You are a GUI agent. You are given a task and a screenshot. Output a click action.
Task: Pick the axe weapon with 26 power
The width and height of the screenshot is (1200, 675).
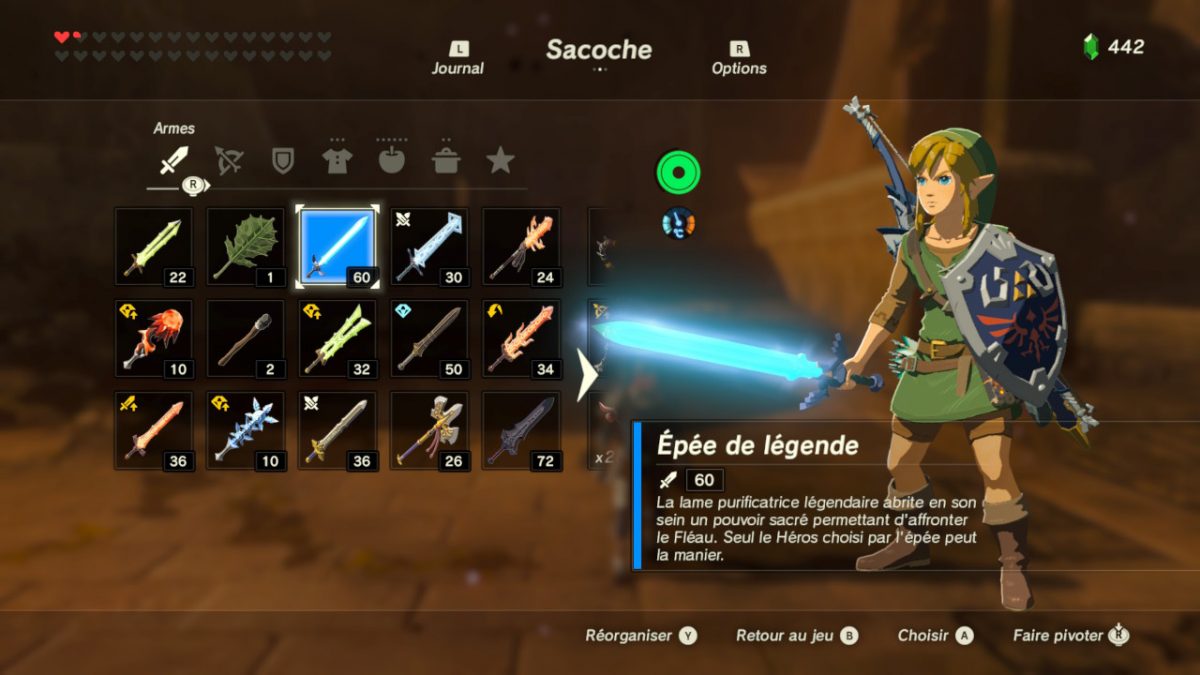[x=429, y=431]
